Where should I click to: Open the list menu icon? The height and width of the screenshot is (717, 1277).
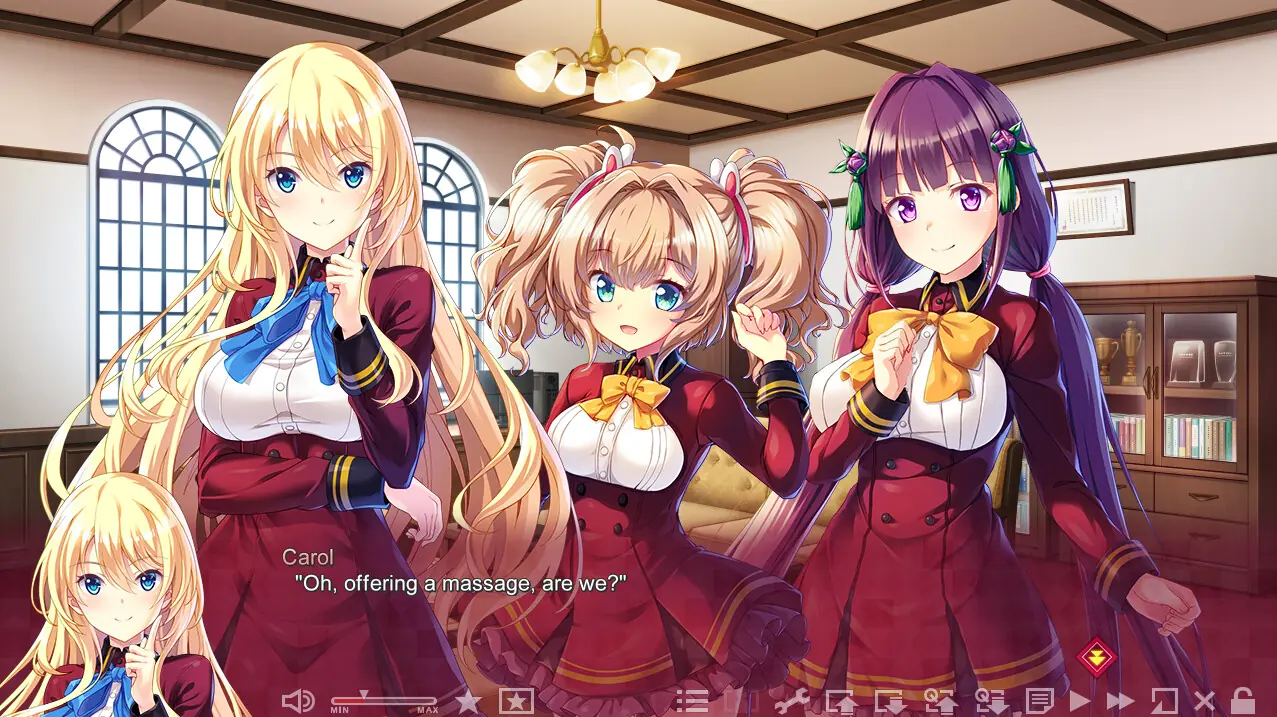(x=691, y=701)
